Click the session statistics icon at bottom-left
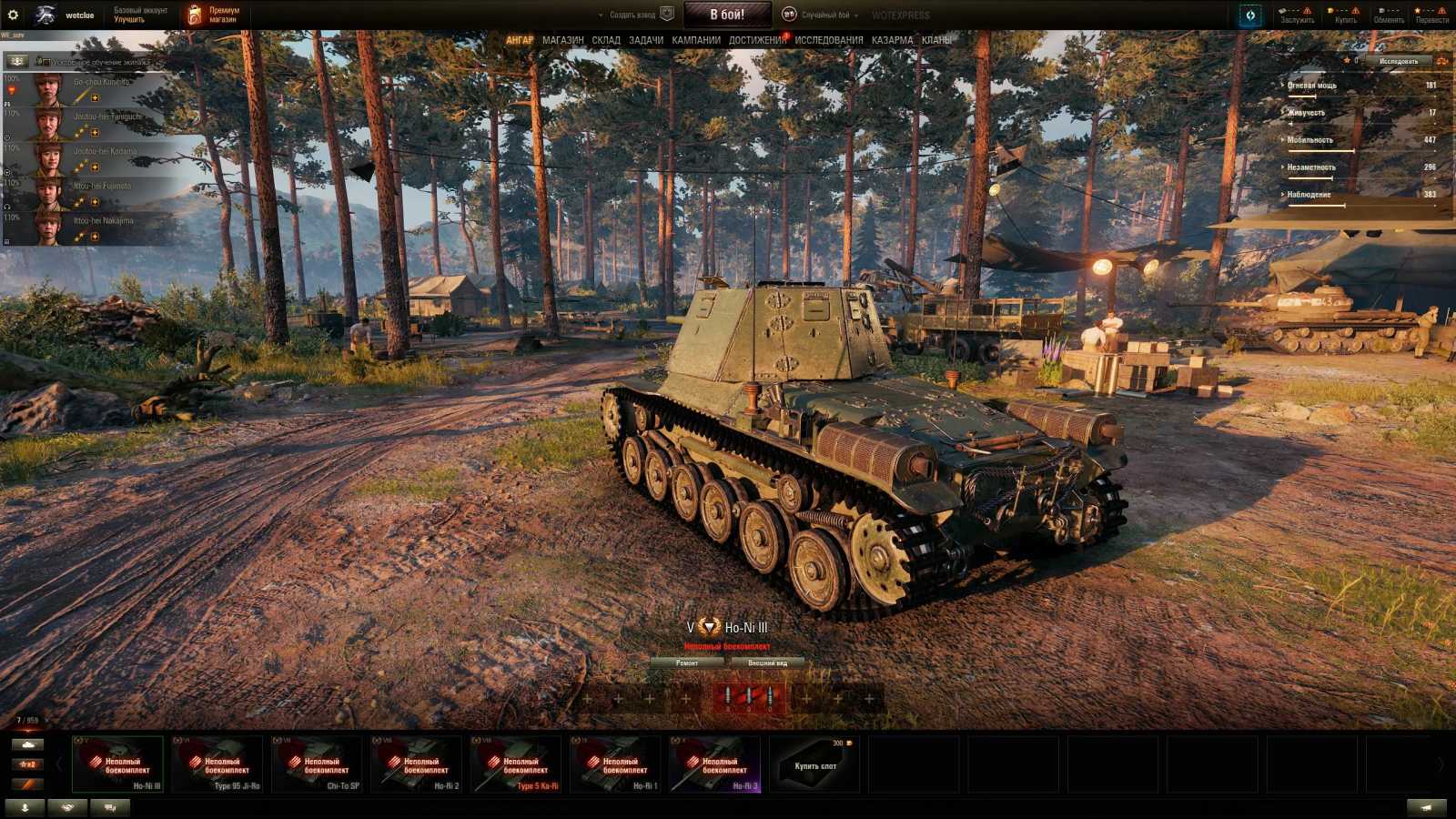This screenshot has height=819, width=1456. click(x=107, y=805)
